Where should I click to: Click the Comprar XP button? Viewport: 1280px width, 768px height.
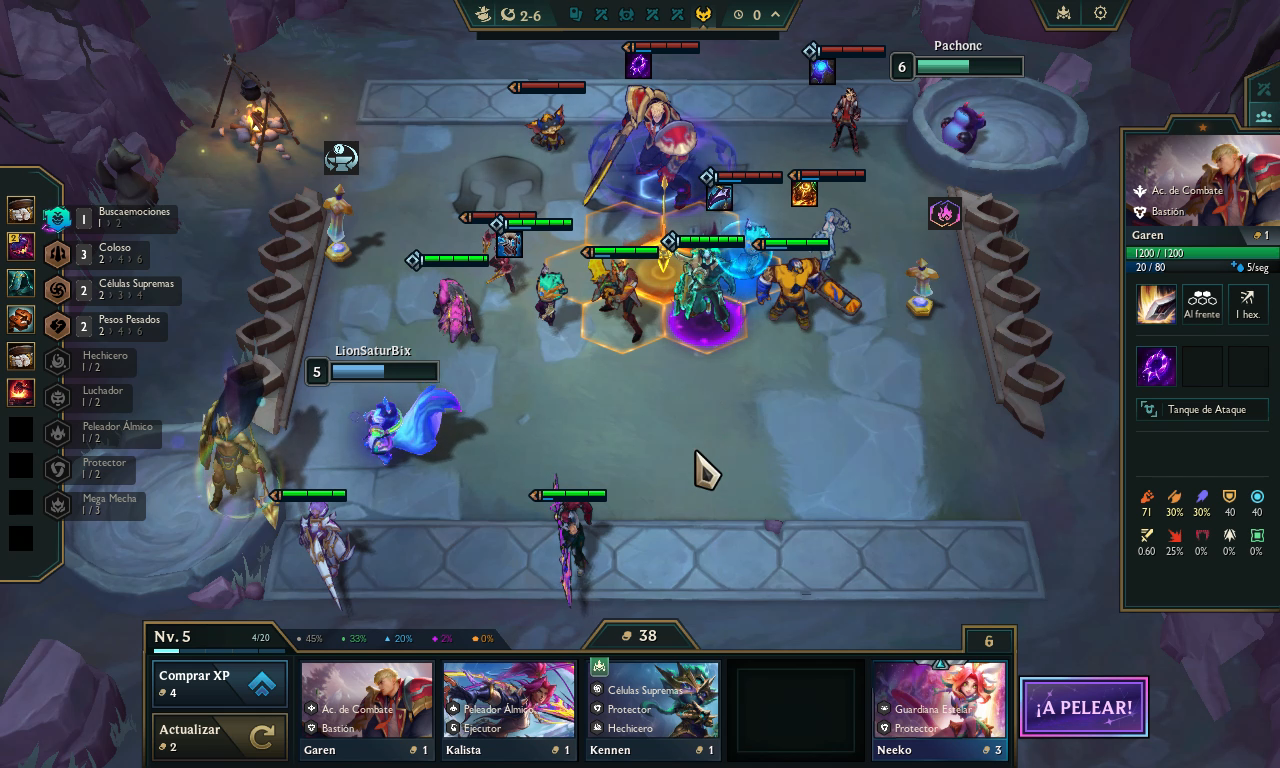pos(219,682)
